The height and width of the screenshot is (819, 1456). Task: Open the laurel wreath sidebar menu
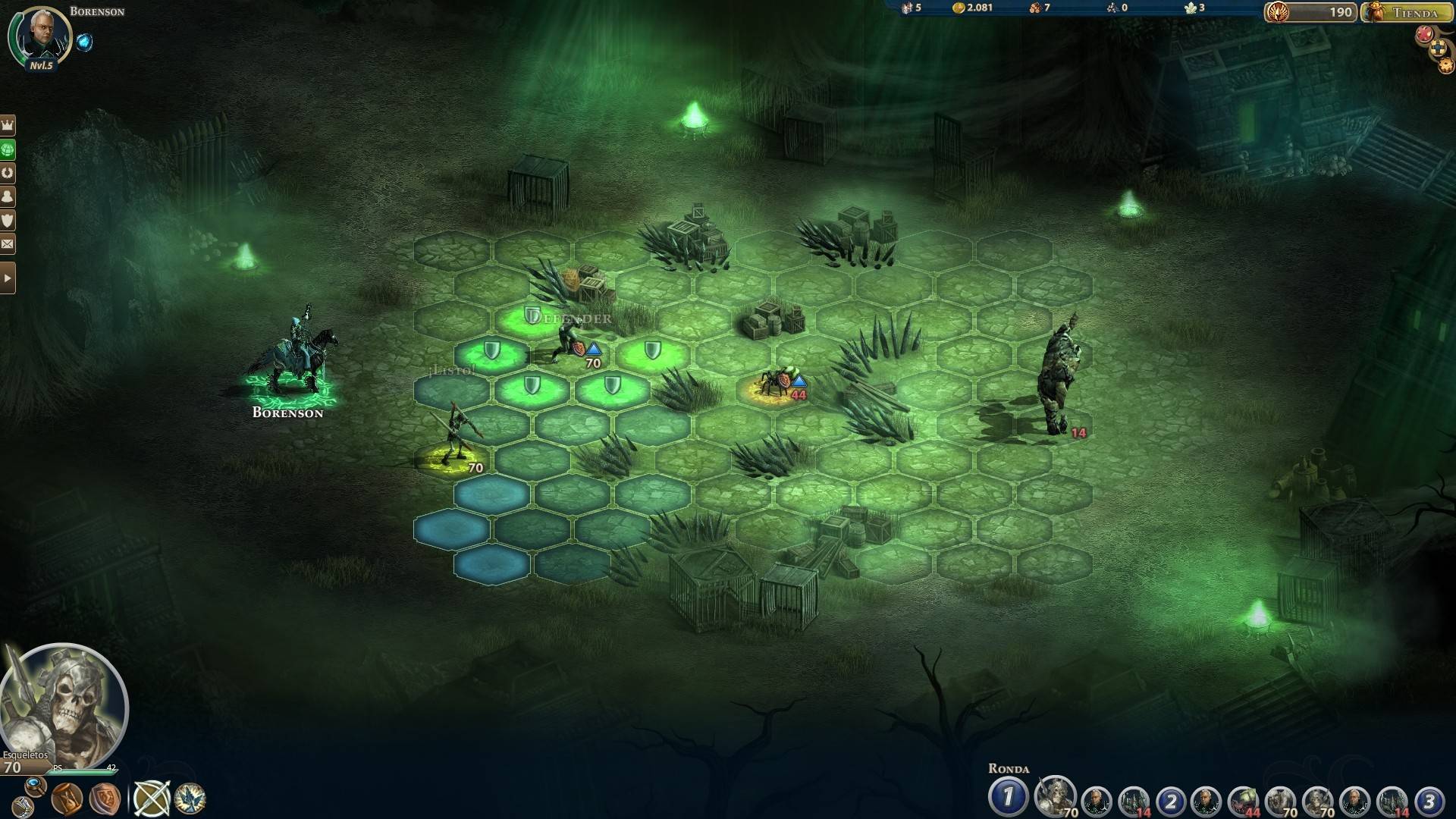8,172
